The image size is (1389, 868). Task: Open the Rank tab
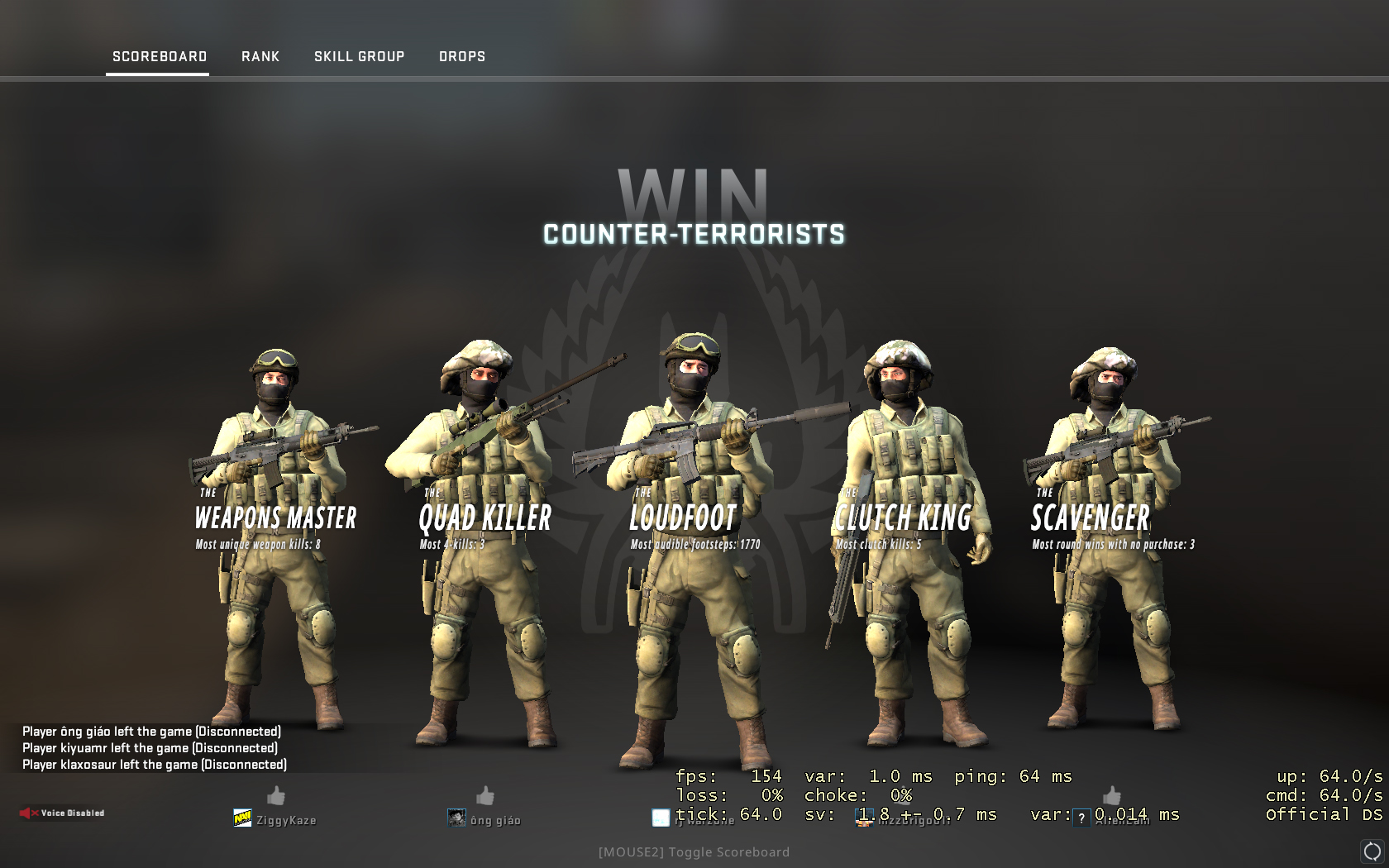click(x=260, y=56)
